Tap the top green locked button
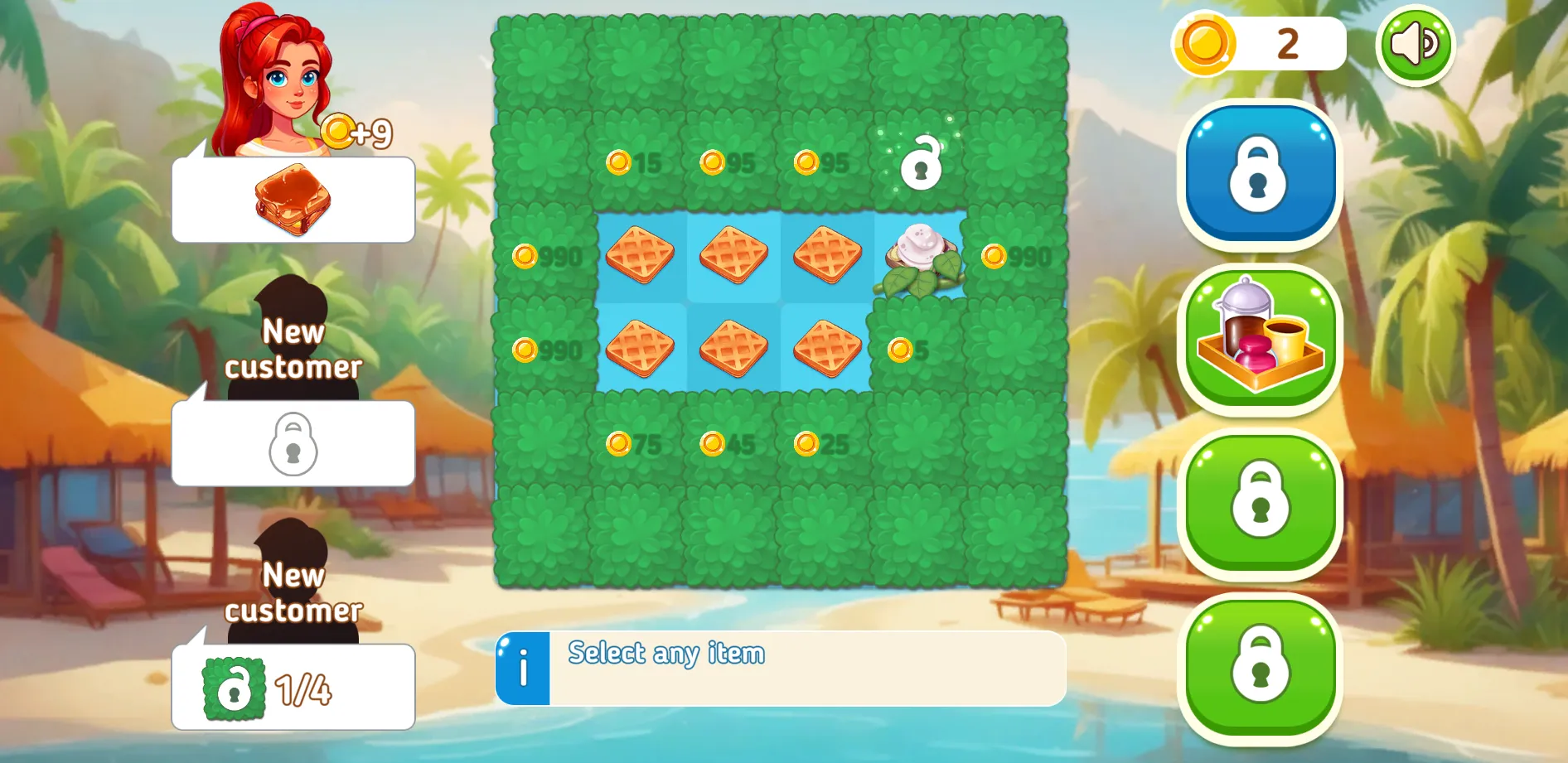The height and width of the screenshot is (763, 1568). coord(1261,508)
